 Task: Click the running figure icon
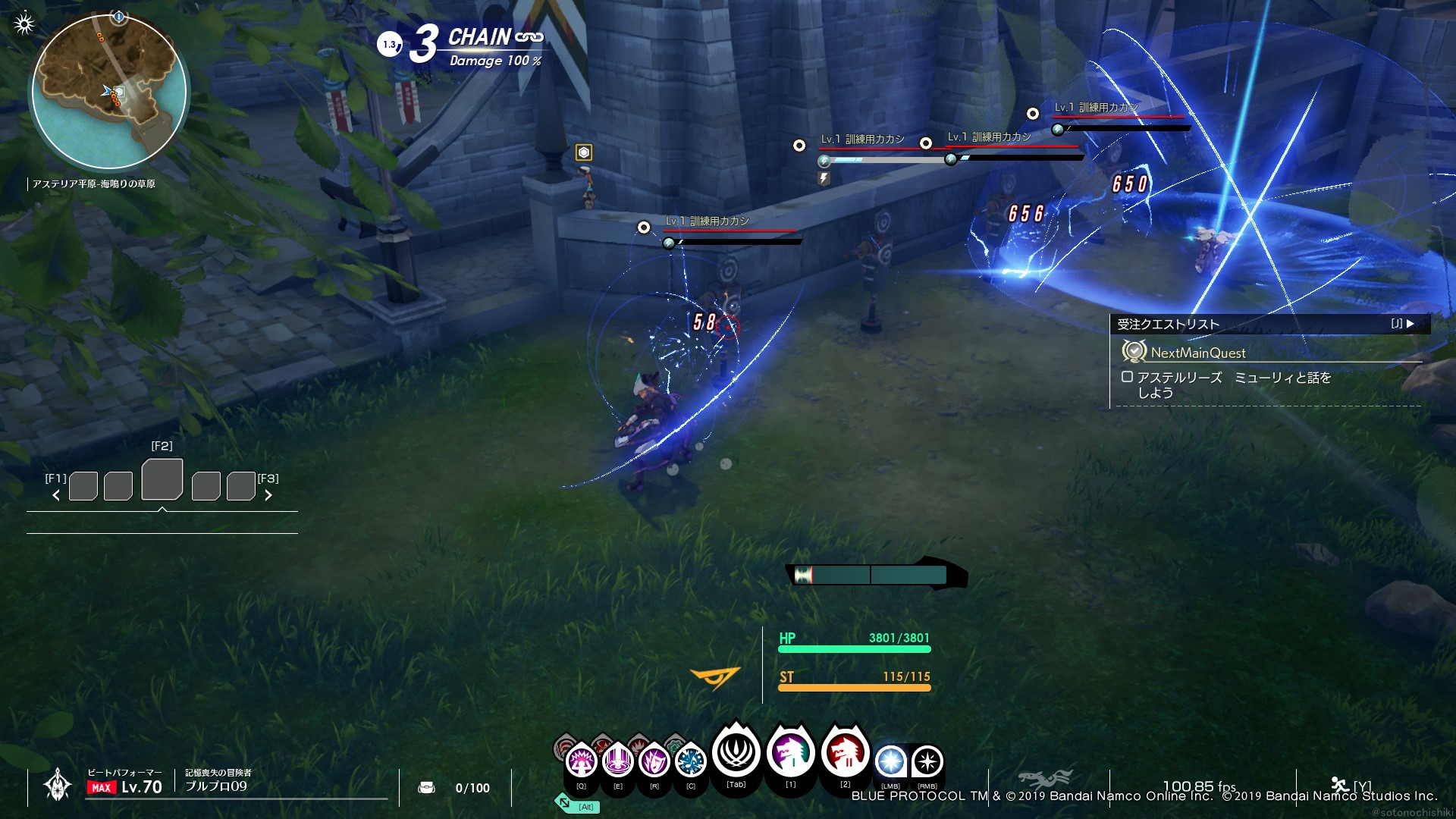pyautogui.click(x=1340, y=785)
